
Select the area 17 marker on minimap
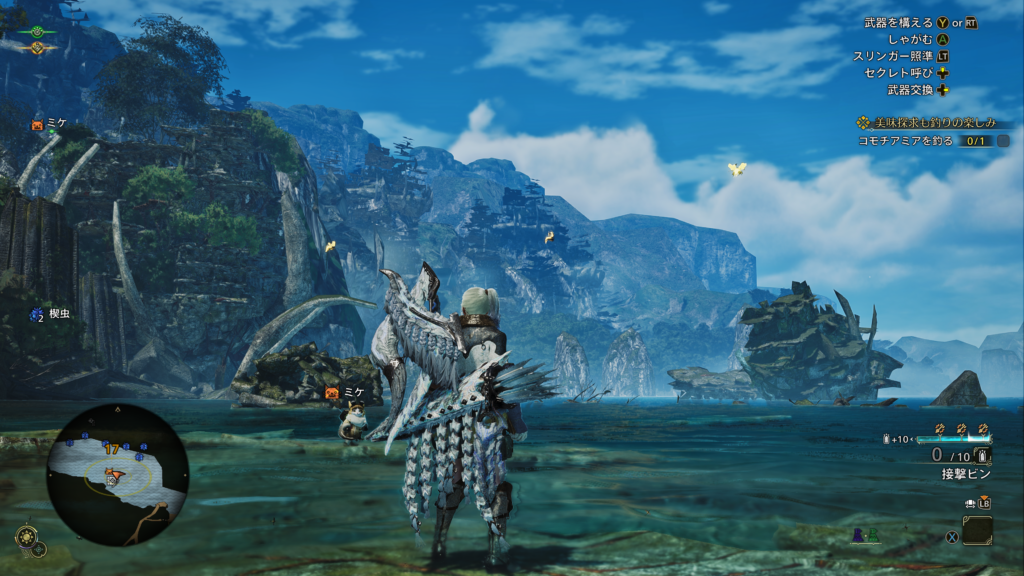(x=112, y=450)
